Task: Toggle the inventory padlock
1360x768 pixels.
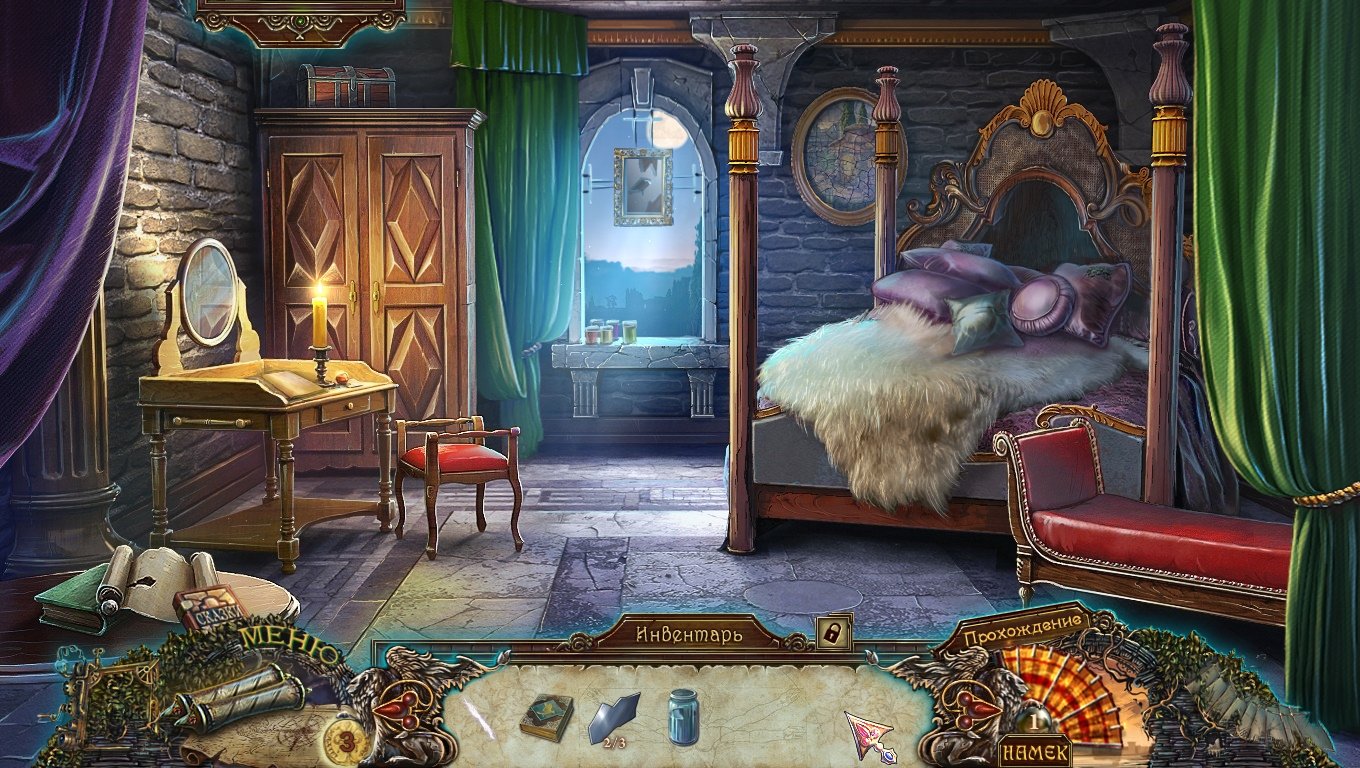Action: pos(833,632)
